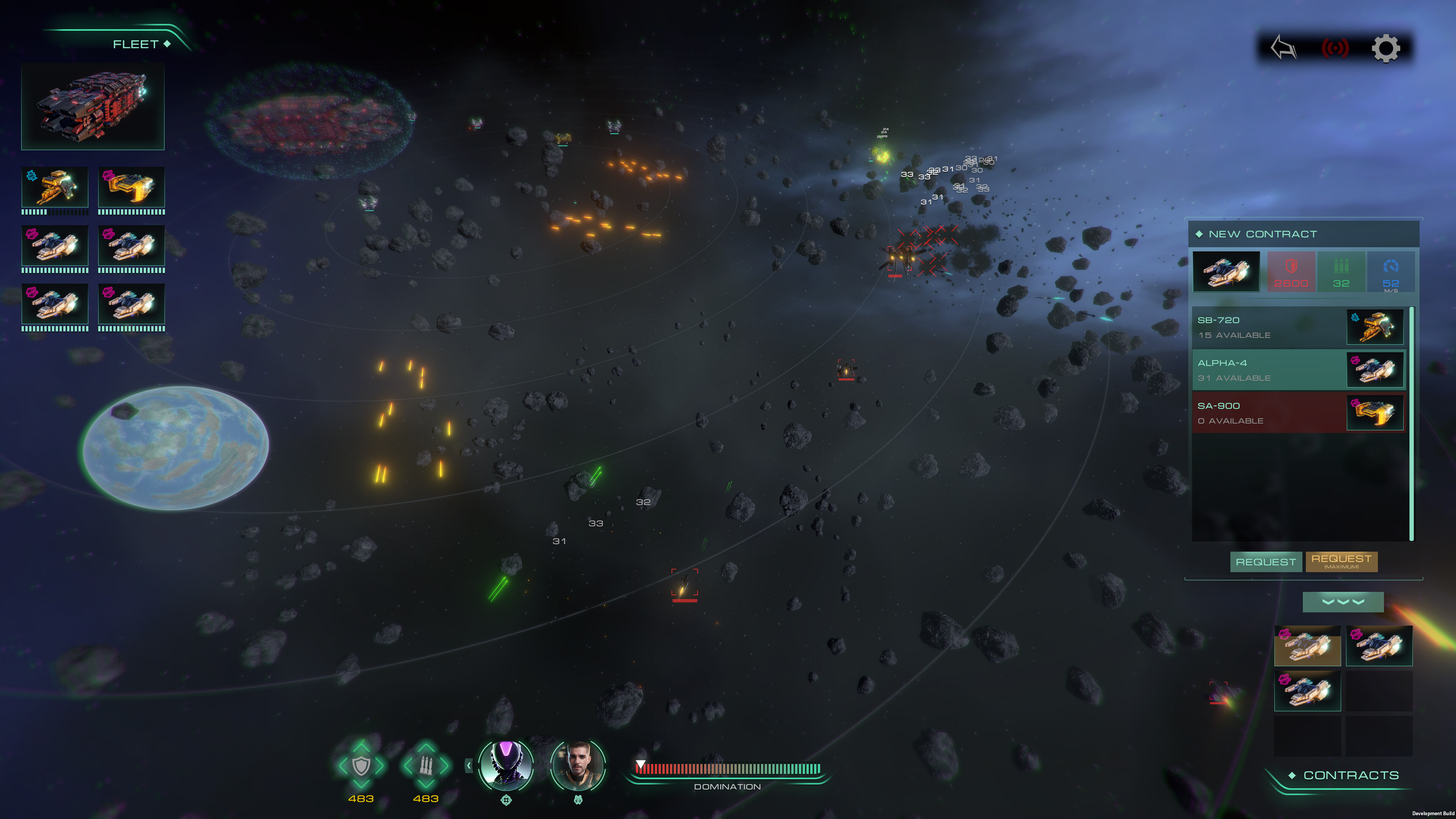
Task: Select the ALPHA-4 entry with 31 available
Action: pos(1289,369)
